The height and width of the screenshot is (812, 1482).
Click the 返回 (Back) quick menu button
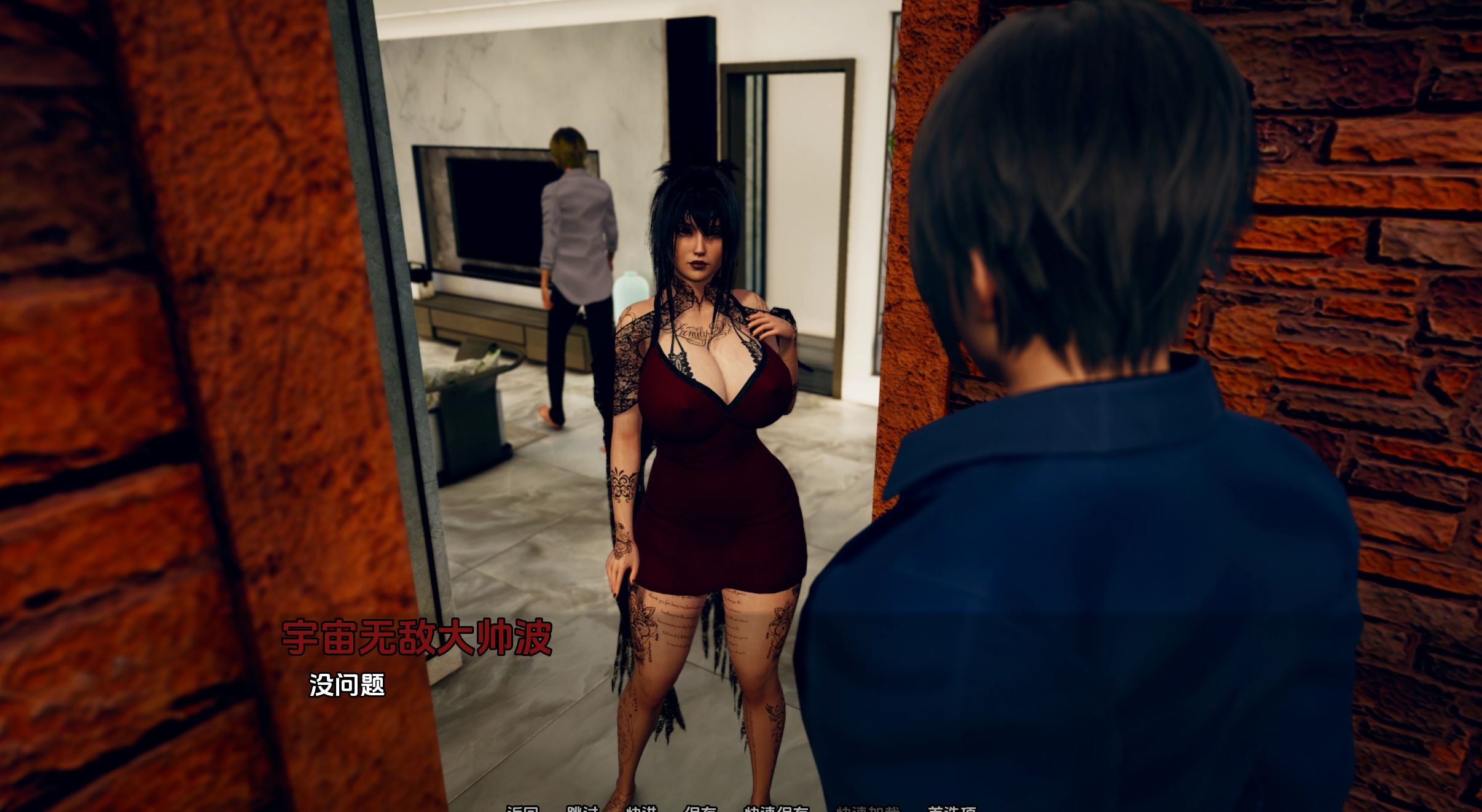(522, 809)
